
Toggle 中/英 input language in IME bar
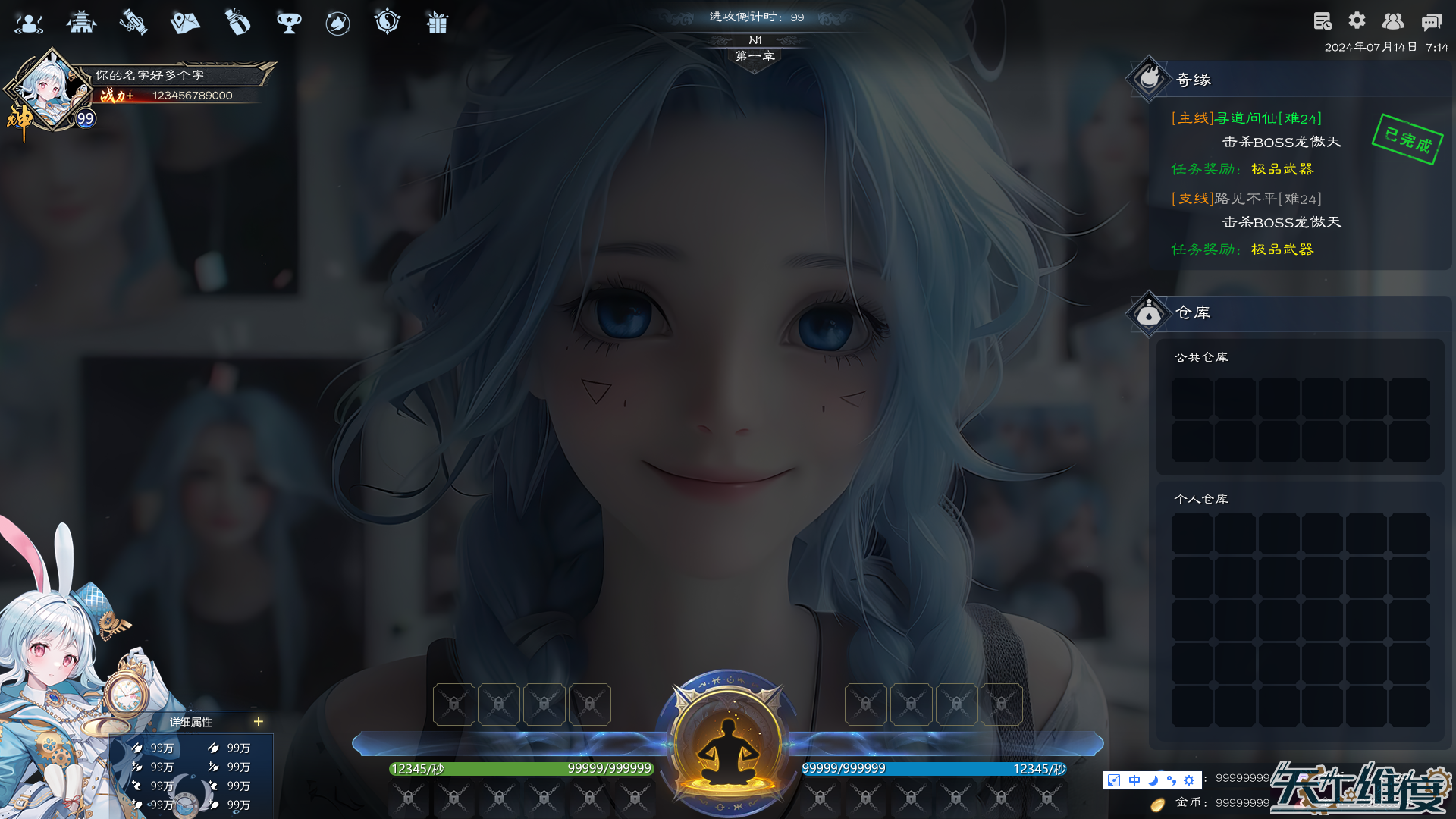tap(1133, 780)
